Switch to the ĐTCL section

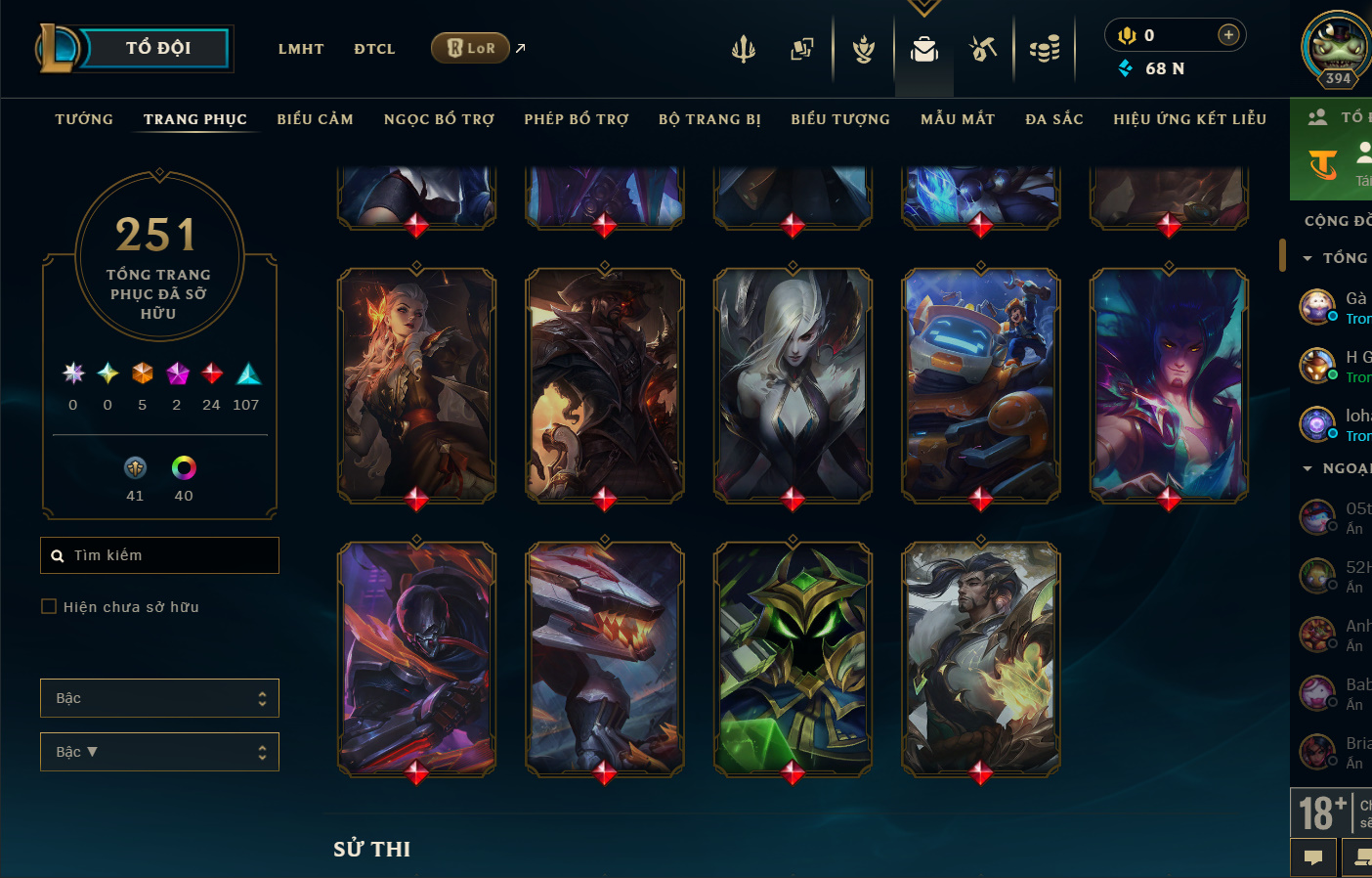point(374,49)
